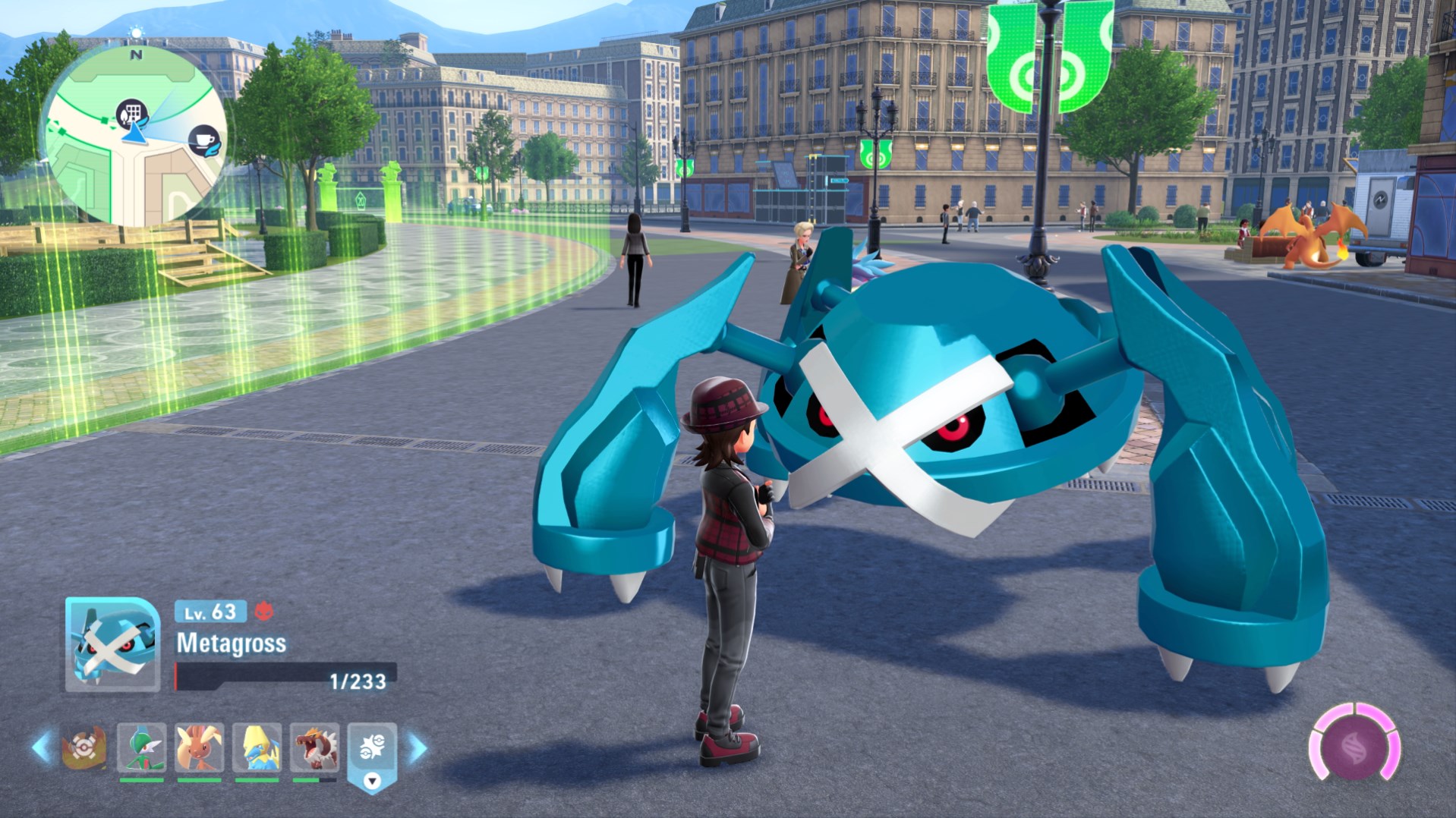Select the café cup marker on minimap
The height and width of the screenshot is (818, 1456).
[x=203, y=140]
